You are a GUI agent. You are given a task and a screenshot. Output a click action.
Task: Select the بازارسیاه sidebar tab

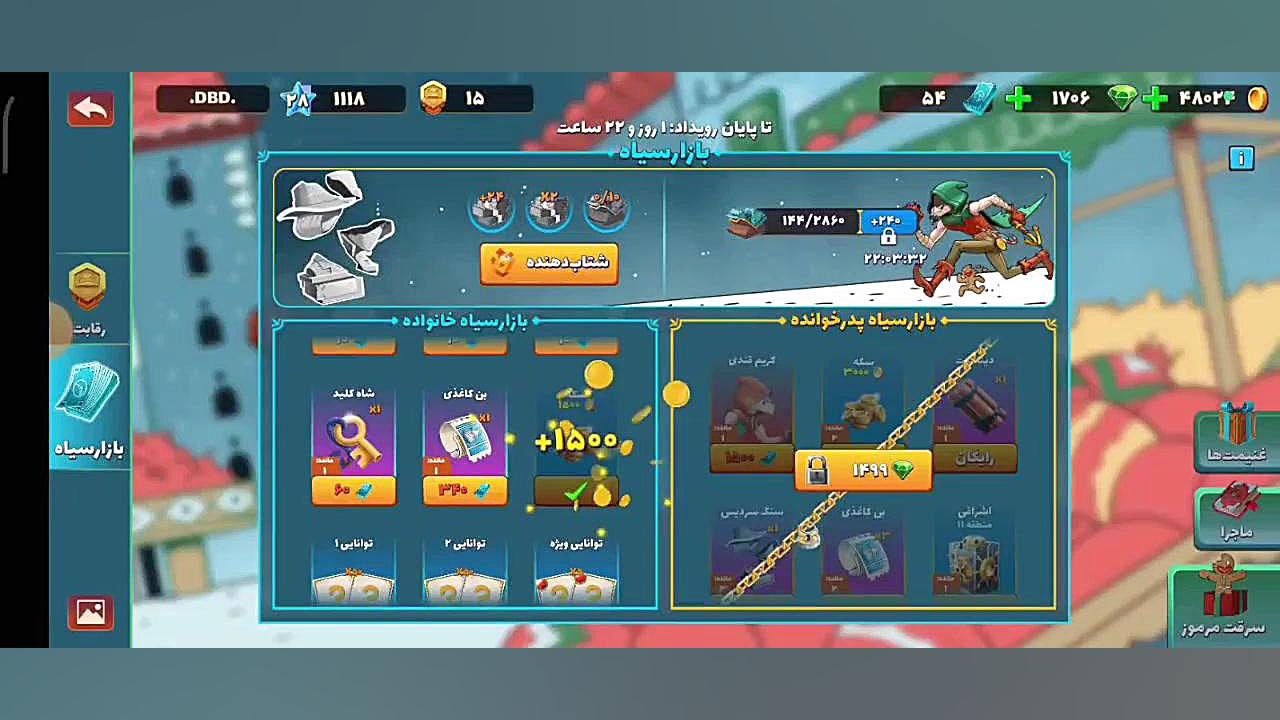88,410
